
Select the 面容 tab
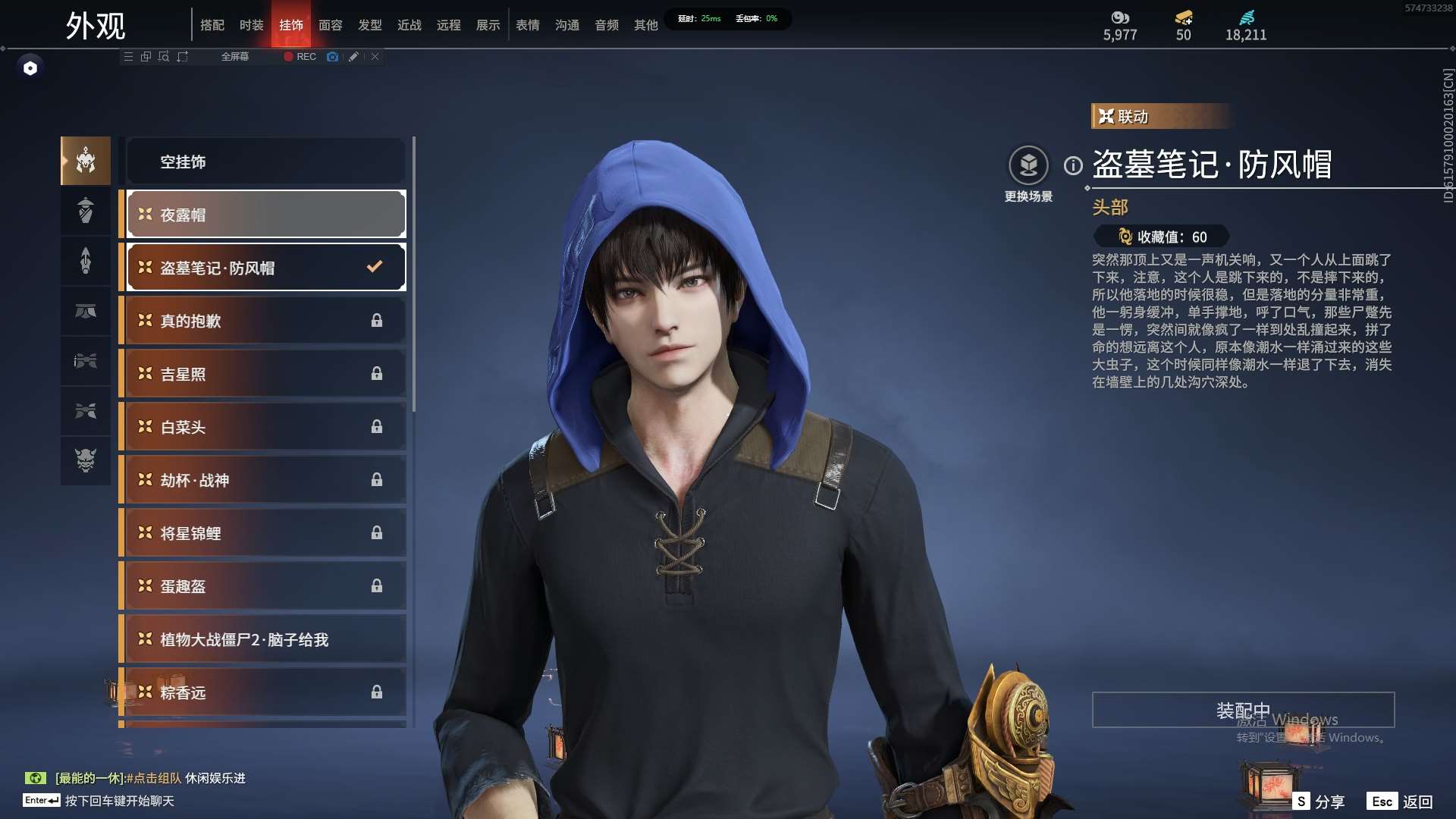point(331,25)
